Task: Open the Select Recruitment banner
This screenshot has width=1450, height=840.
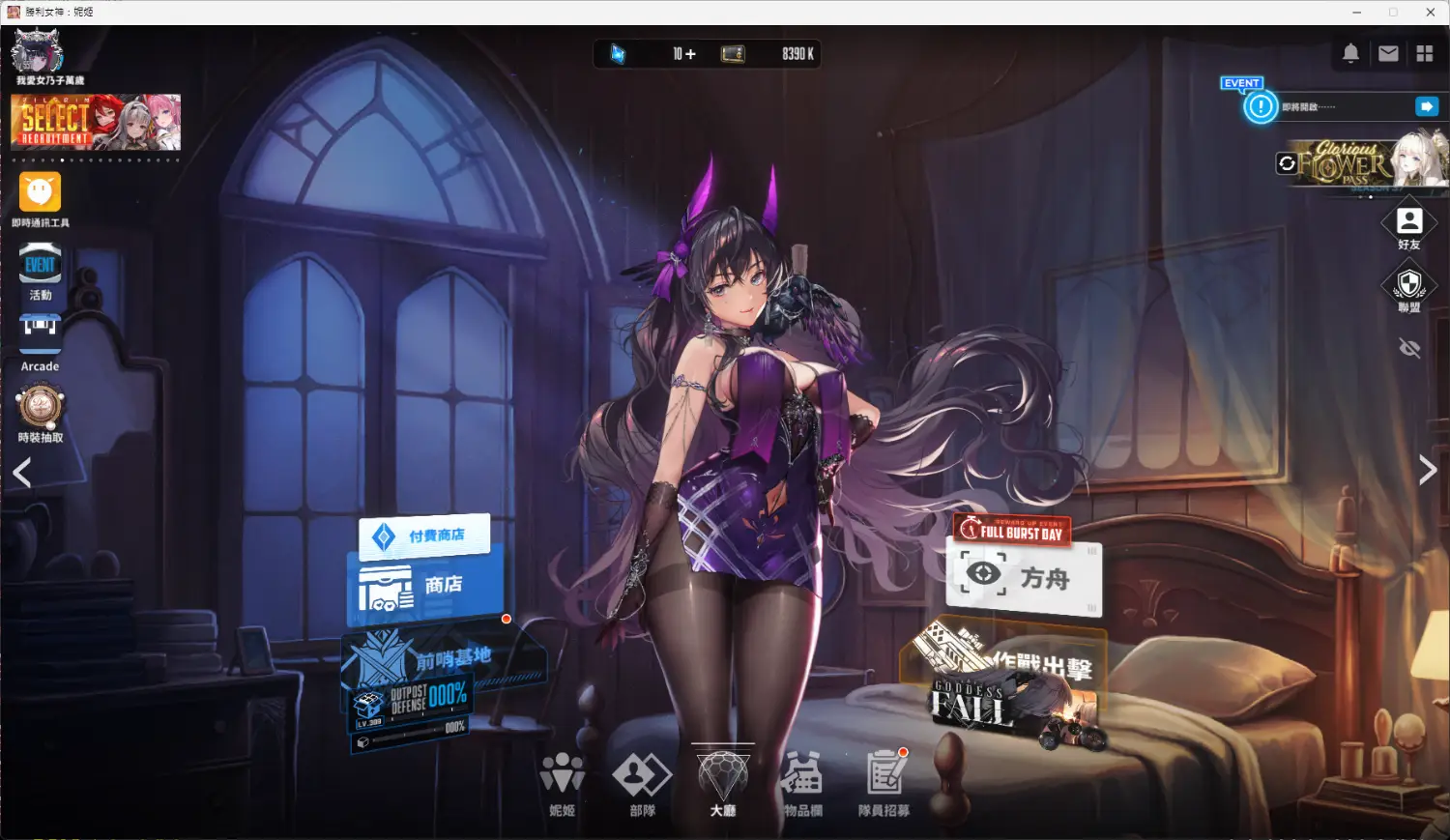Action: pos(96,122)
